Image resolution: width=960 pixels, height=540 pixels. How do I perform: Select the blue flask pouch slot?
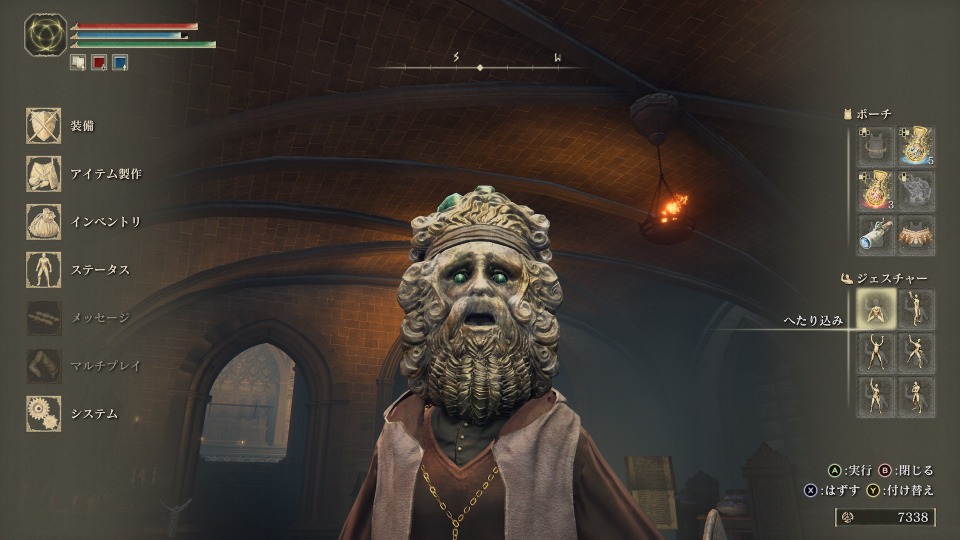point(916,146)
